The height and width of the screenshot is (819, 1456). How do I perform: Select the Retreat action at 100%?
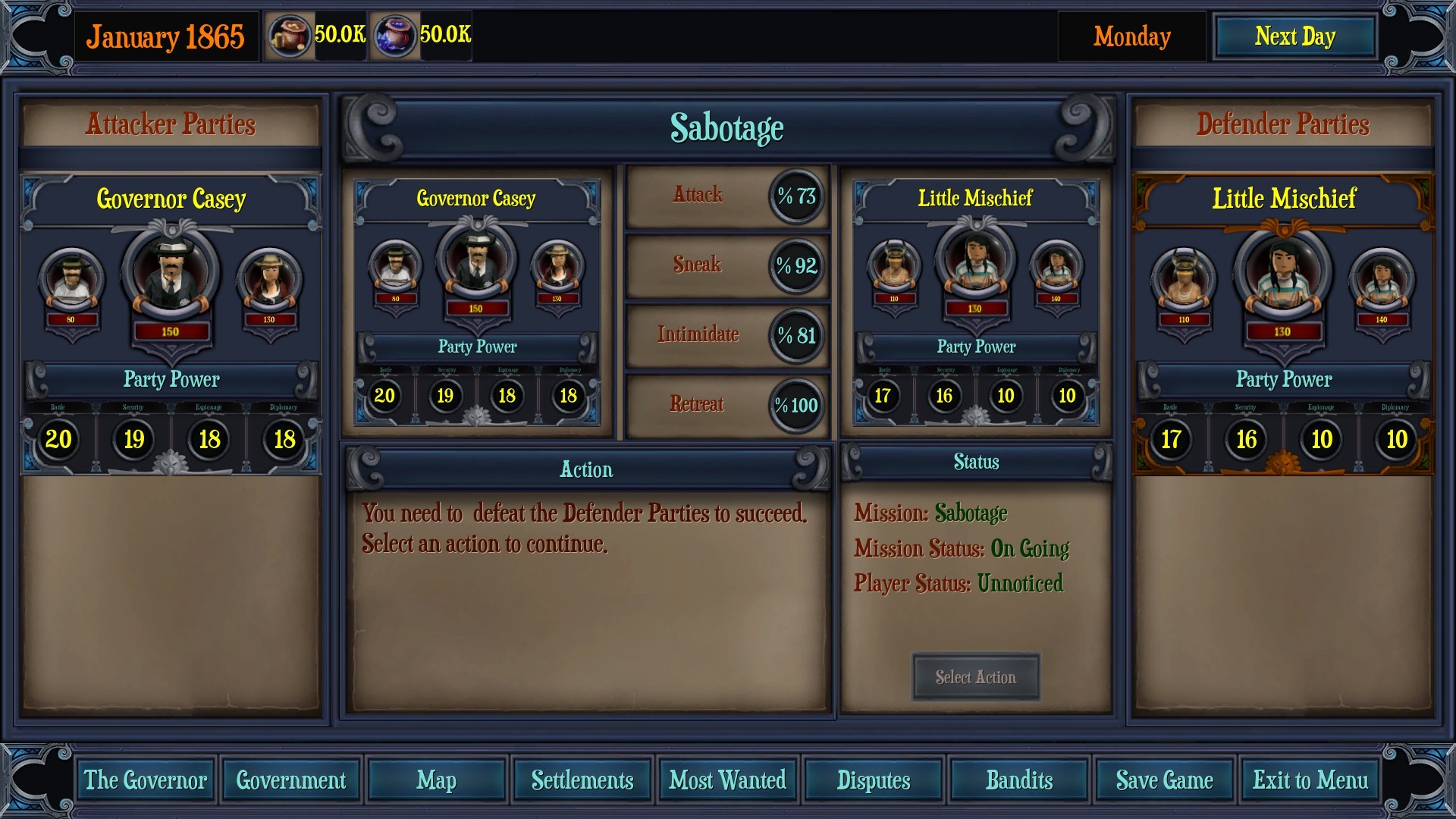tap(726, 405)
